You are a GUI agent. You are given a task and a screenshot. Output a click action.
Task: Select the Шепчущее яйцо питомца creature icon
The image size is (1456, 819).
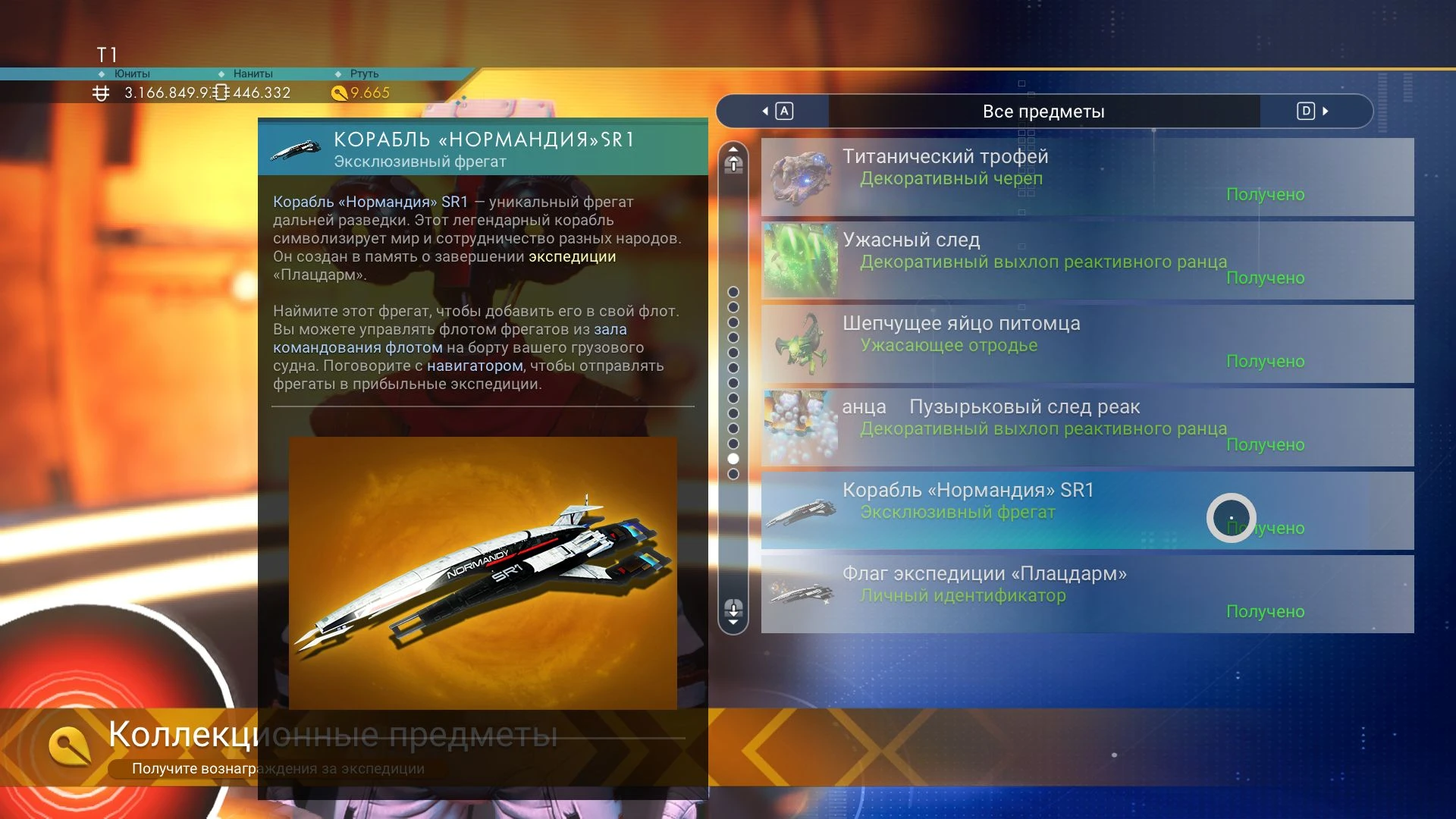tap(800, 344)
